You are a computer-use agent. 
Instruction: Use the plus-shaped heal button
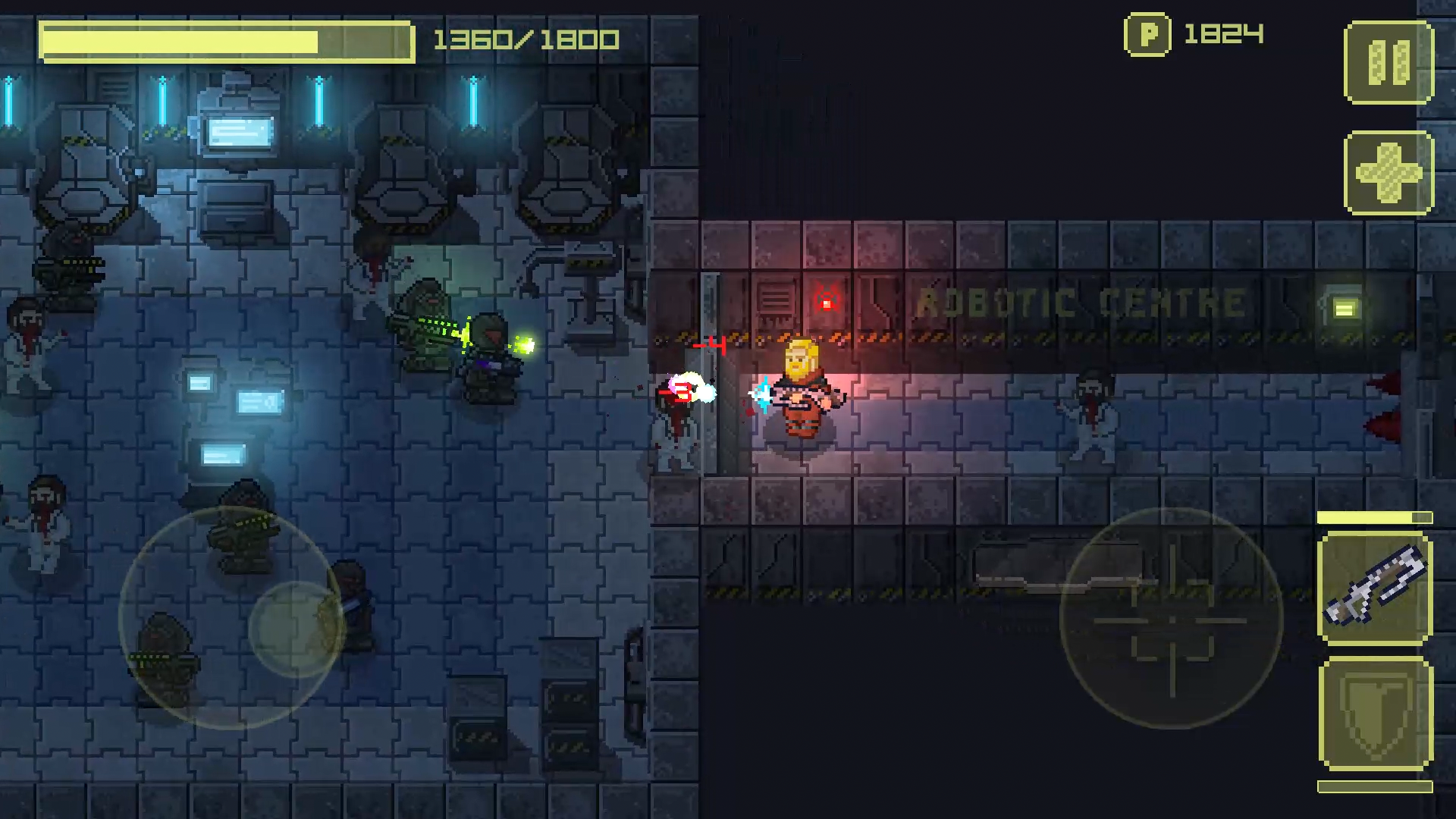point(1389,173)
